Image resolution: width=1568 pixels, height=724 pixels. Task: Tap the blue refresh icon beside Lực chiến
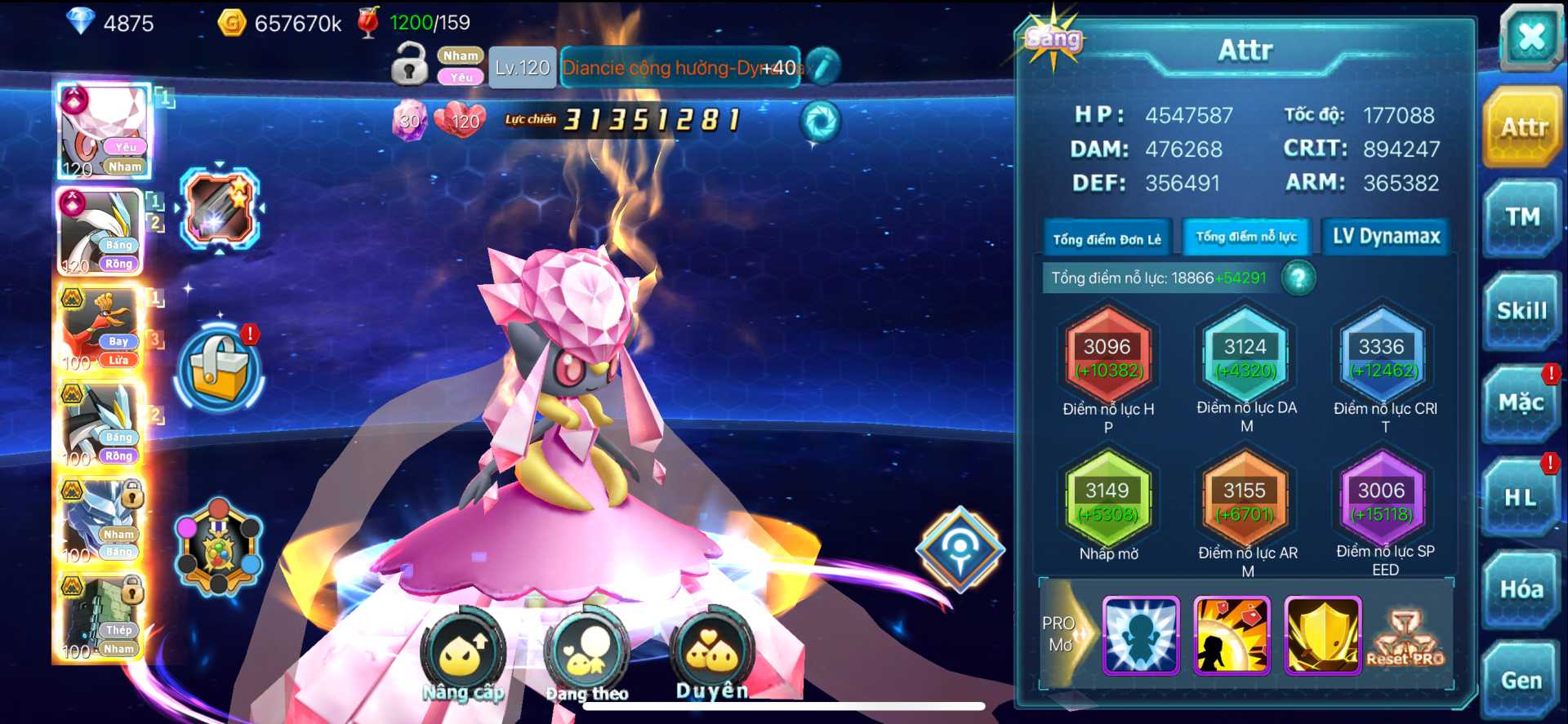click(819, 122)
